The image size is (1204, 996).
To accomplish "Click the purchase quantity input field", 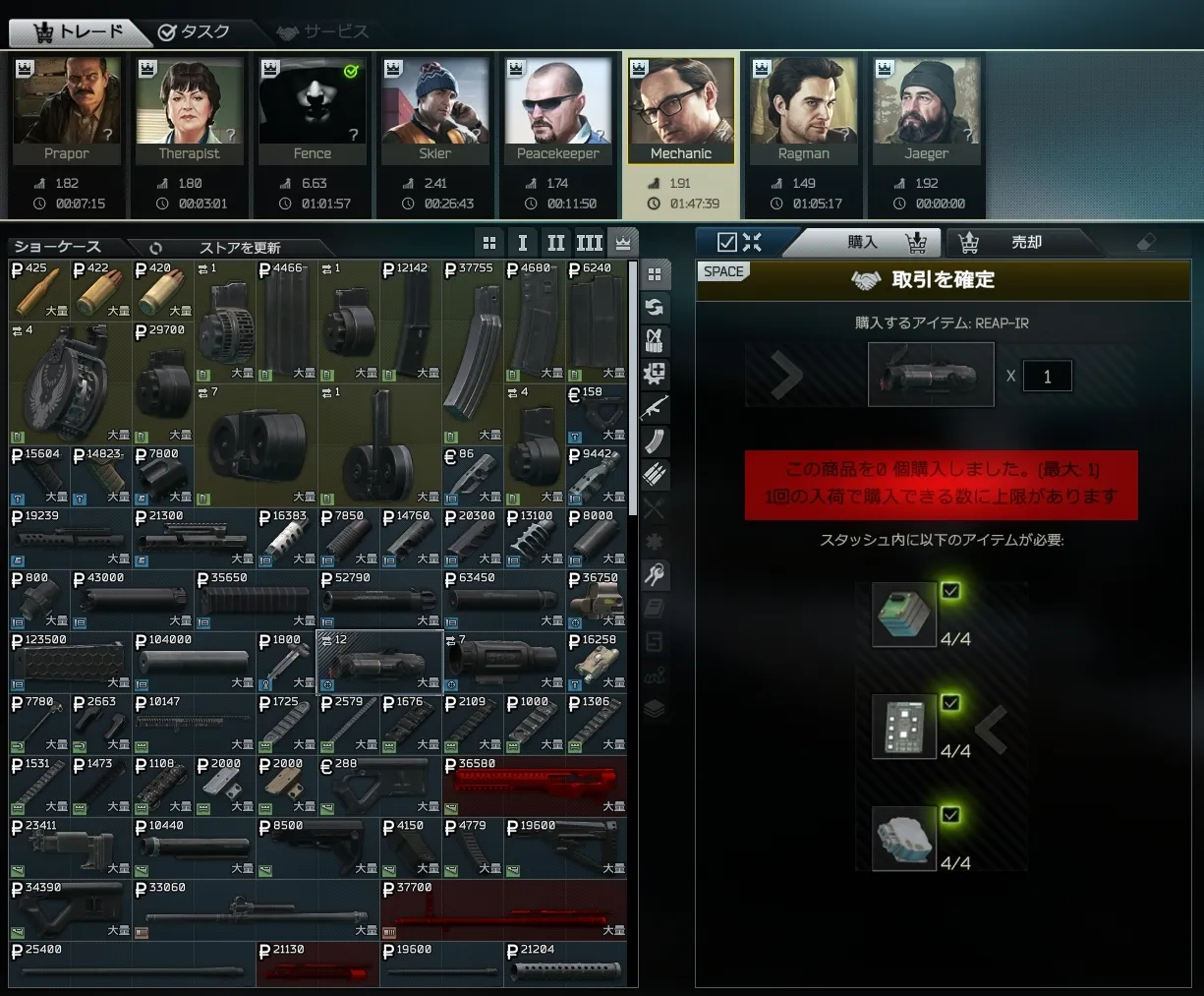I will click(1047, 376).
